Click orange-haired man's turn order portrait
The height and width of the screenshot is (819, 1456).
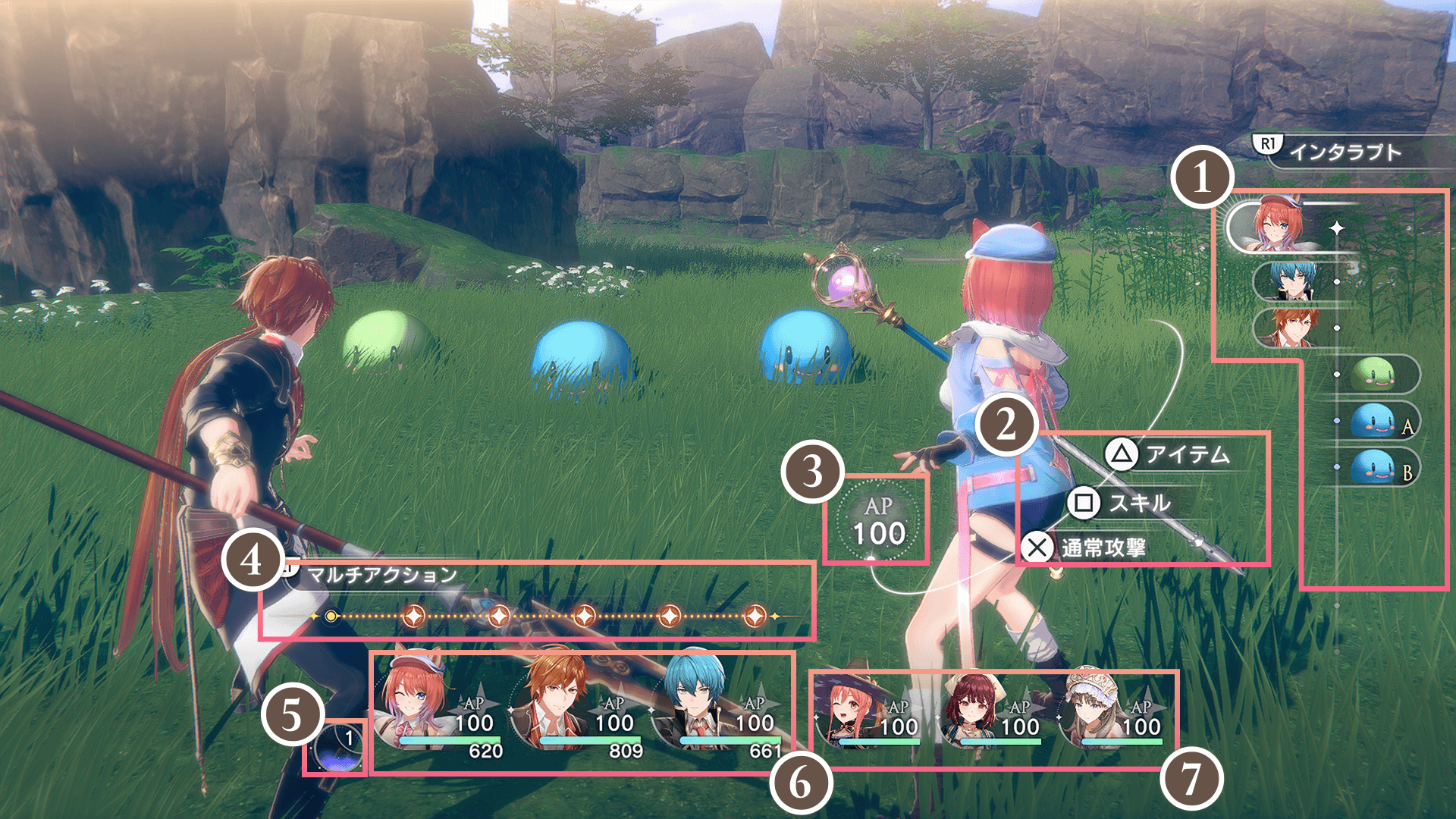point(1288,328)
